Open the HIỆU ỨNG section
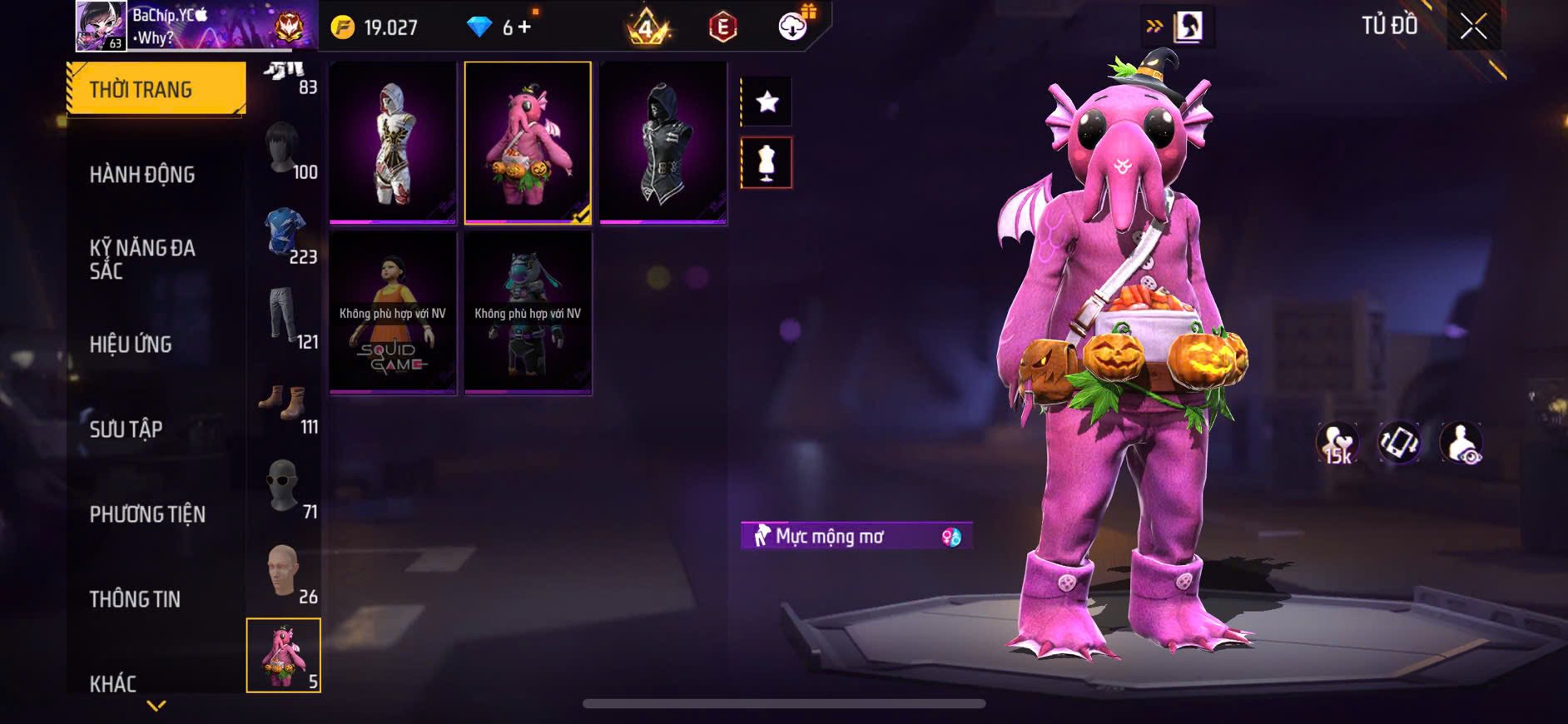Screen dimensions: 1568x724 click(x=131, y=345)
